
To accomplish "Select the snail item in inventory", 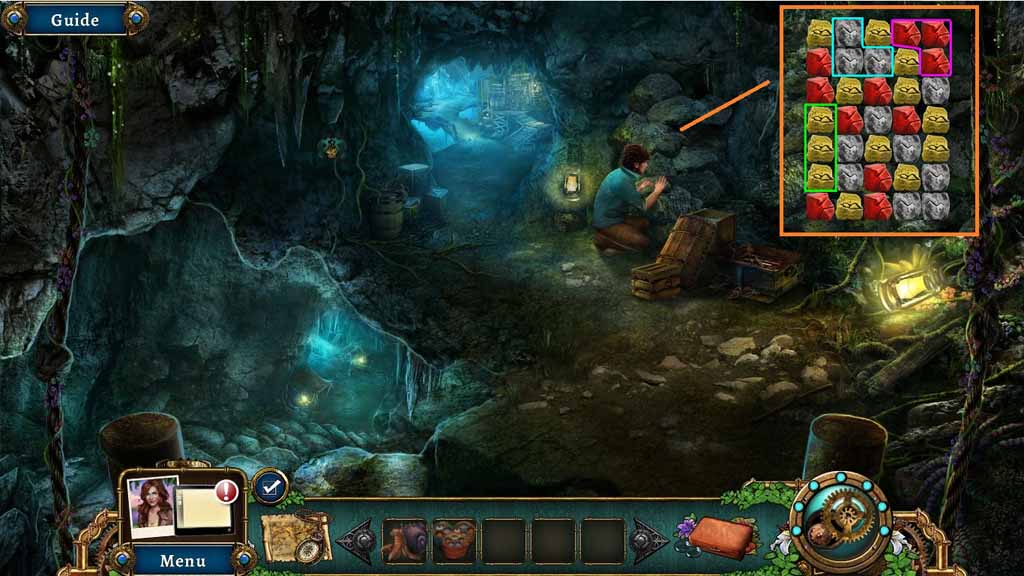I will (x=404, y=540).
